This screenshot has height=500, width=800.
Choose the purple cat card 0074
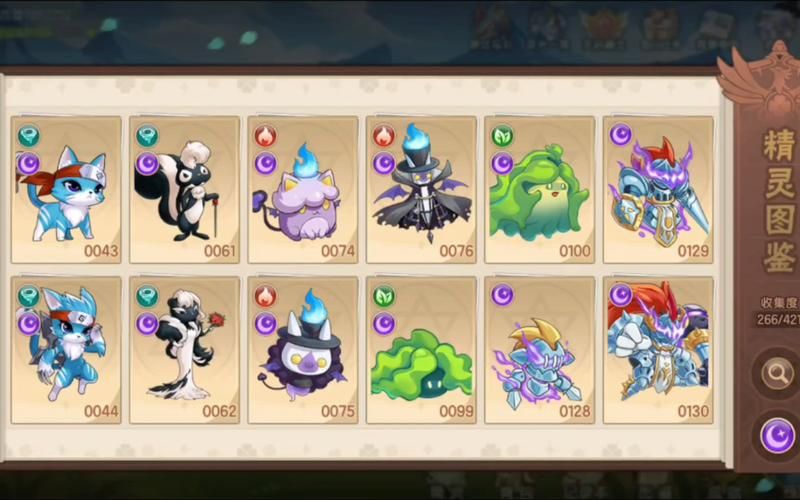pos(303,190)
